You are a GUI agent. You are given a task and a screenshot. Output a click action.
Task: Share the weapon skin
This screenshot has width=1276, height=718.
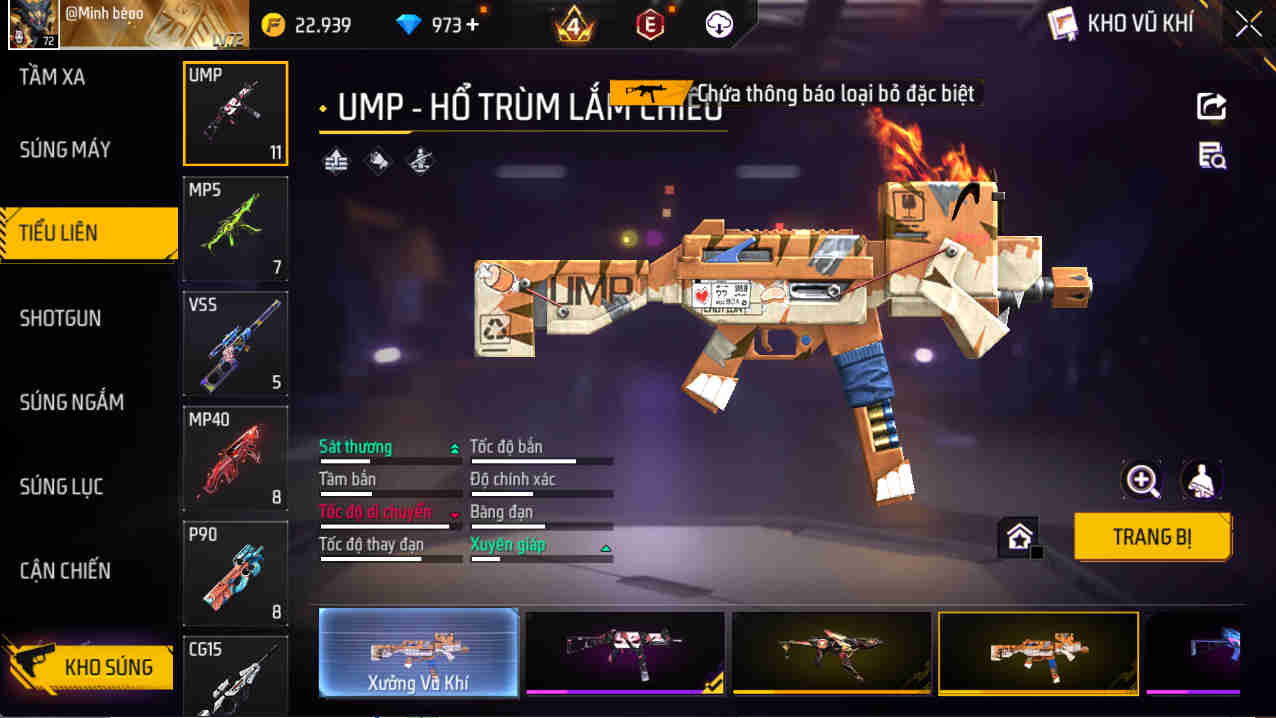point(1211,106)
